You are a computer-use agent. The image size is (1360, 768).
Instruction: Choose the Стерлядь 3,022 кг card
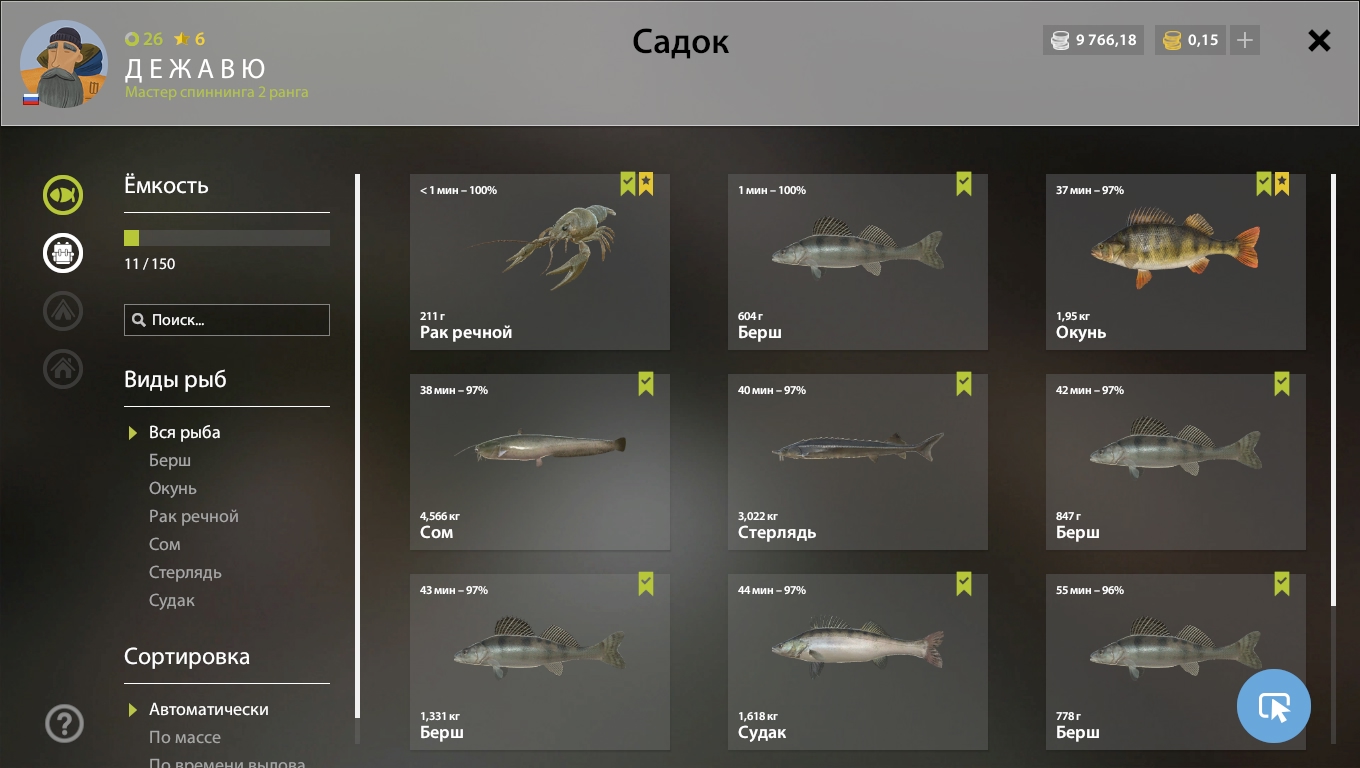click(x=857, y=462)
